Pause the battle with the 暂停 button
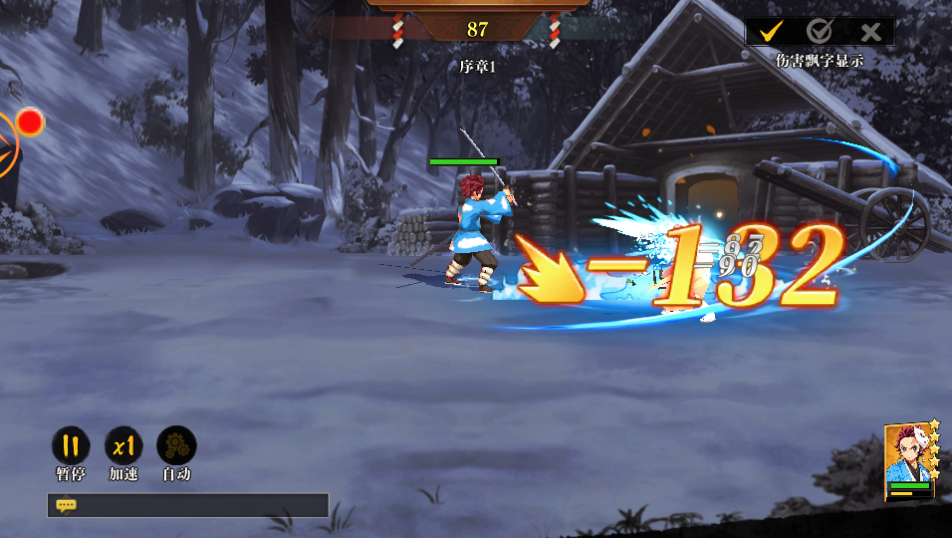Screen dimensions: 952x538 pos(70,446)
